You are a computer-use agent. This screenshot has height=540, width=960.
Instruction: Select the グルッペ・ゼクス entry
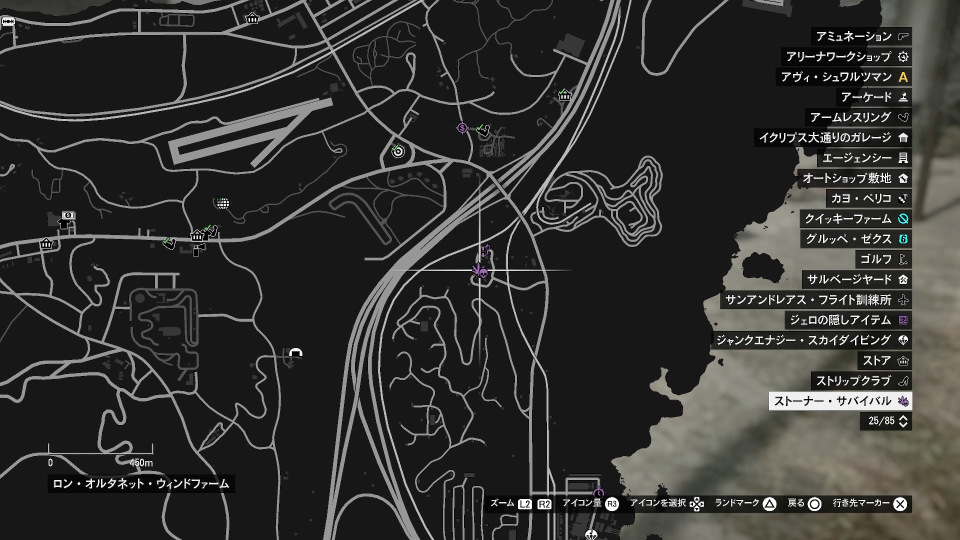pos(855,239)
